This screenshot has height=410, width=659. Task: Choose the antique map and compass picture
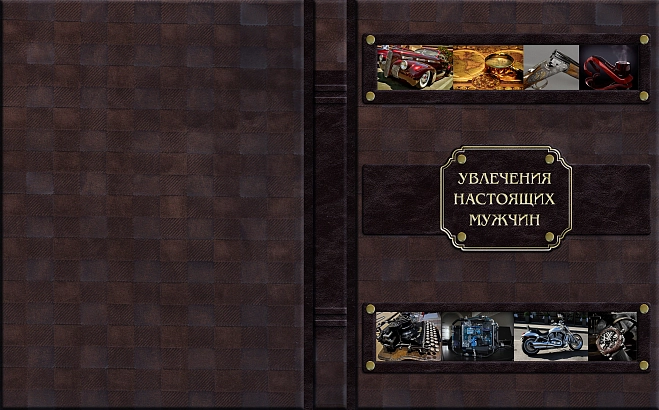coord(487,66)
